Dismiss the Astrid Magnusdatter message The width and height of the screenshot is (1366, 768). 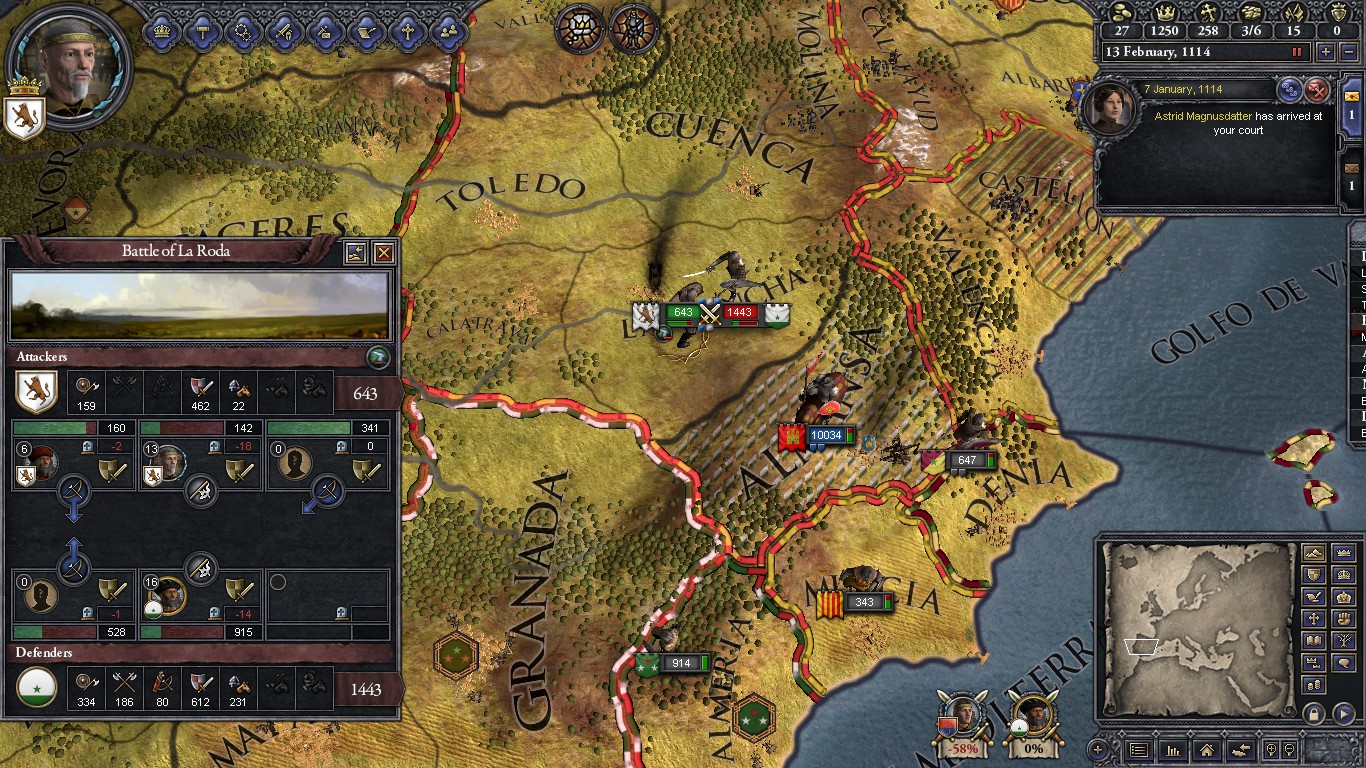[x=1318, y=90]
